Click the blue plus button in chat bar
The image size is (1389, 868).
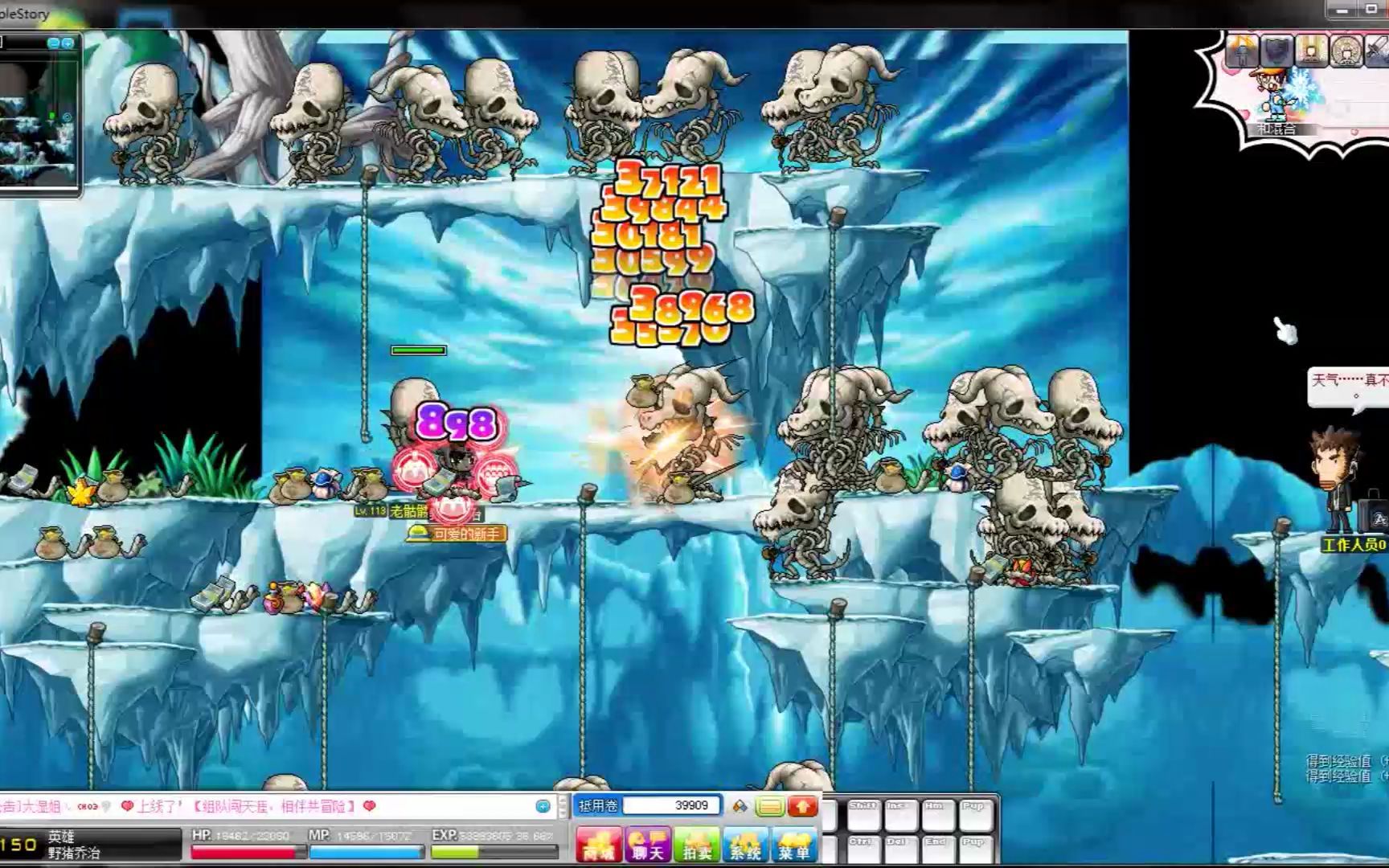[x=543, y=806]
